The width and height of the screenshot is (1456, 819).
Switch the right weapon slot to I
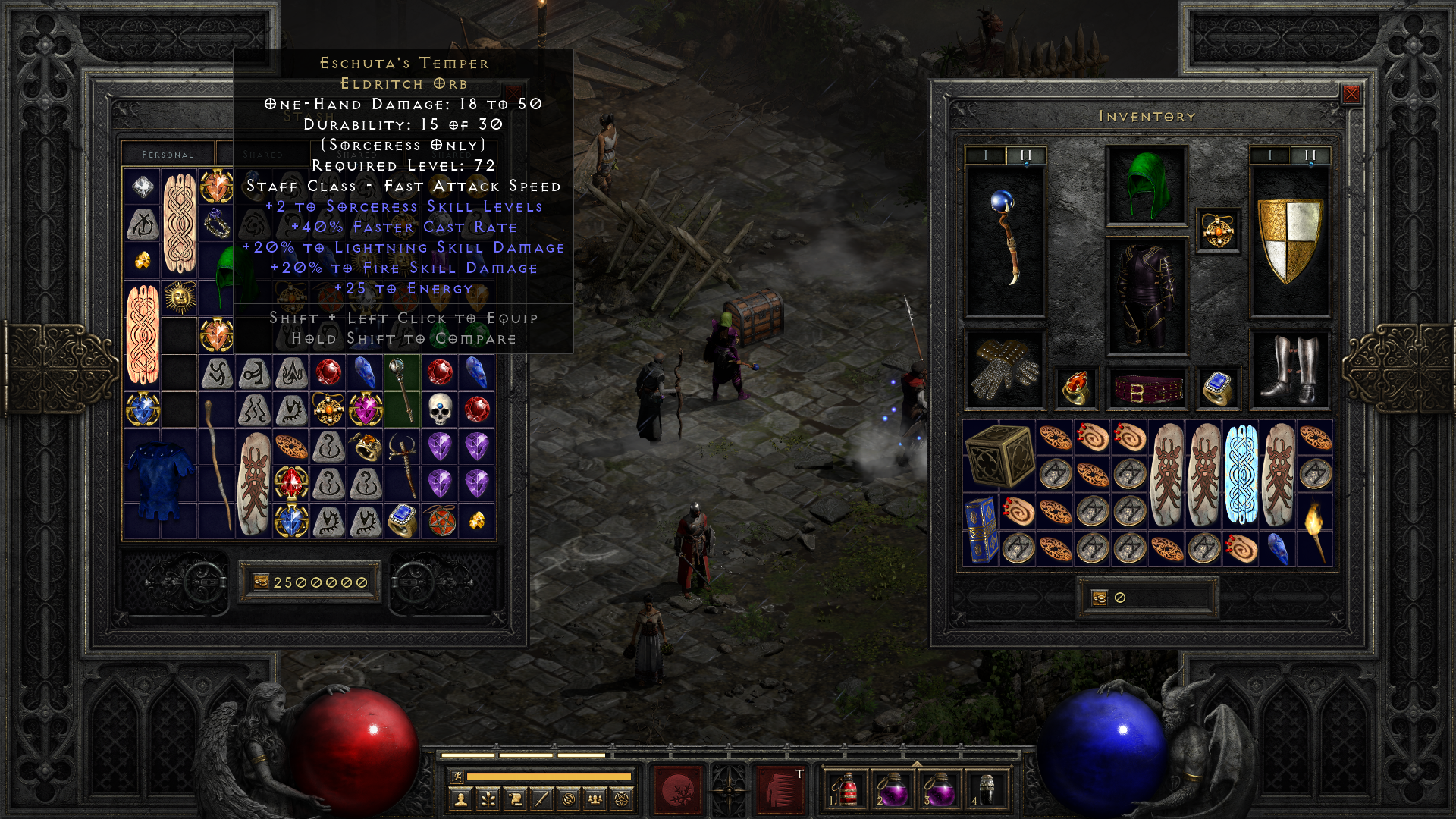coord(1269,155)
